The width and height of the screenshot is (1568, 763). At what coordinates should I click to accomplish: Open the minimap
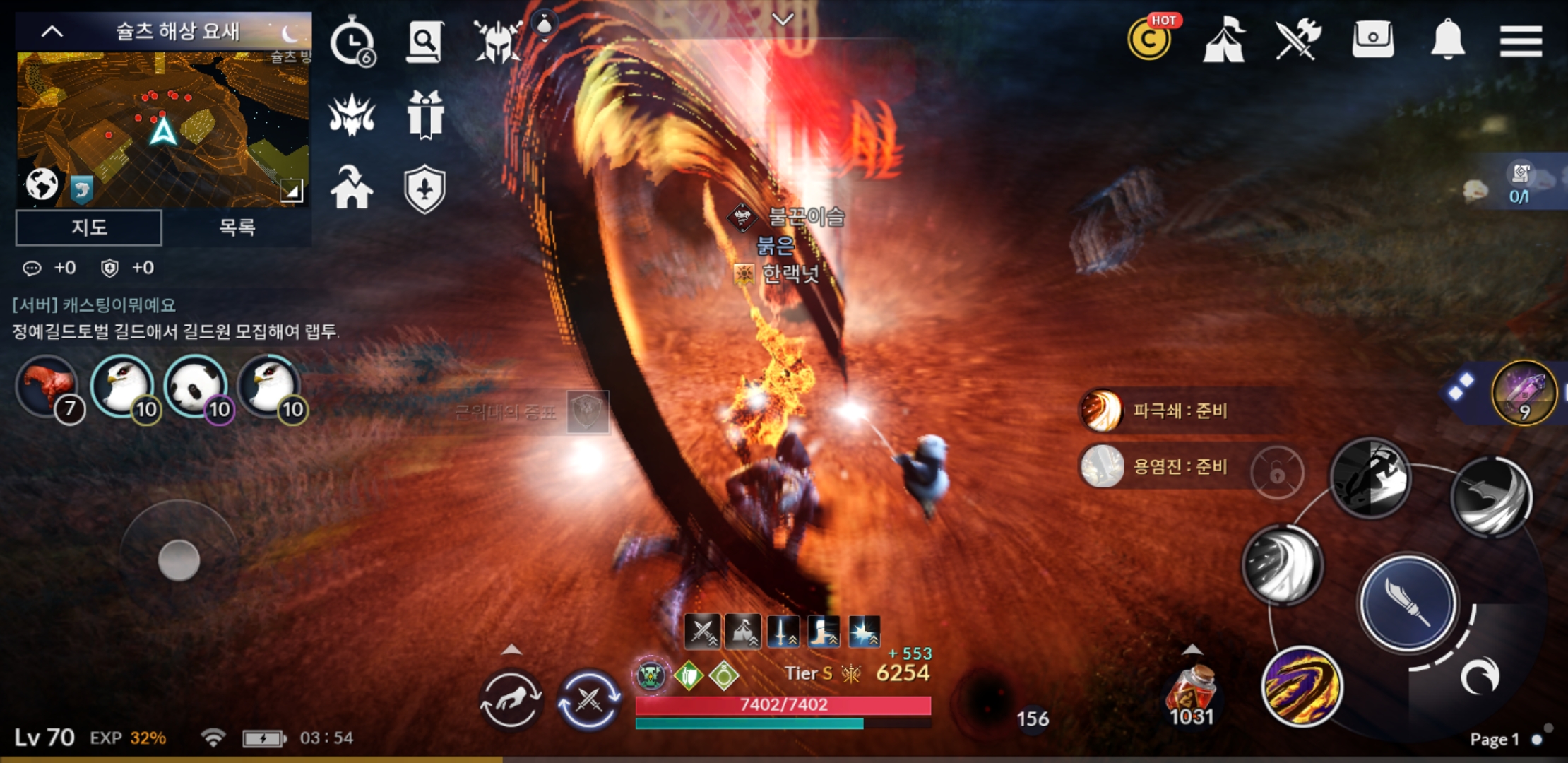(162, 127)
